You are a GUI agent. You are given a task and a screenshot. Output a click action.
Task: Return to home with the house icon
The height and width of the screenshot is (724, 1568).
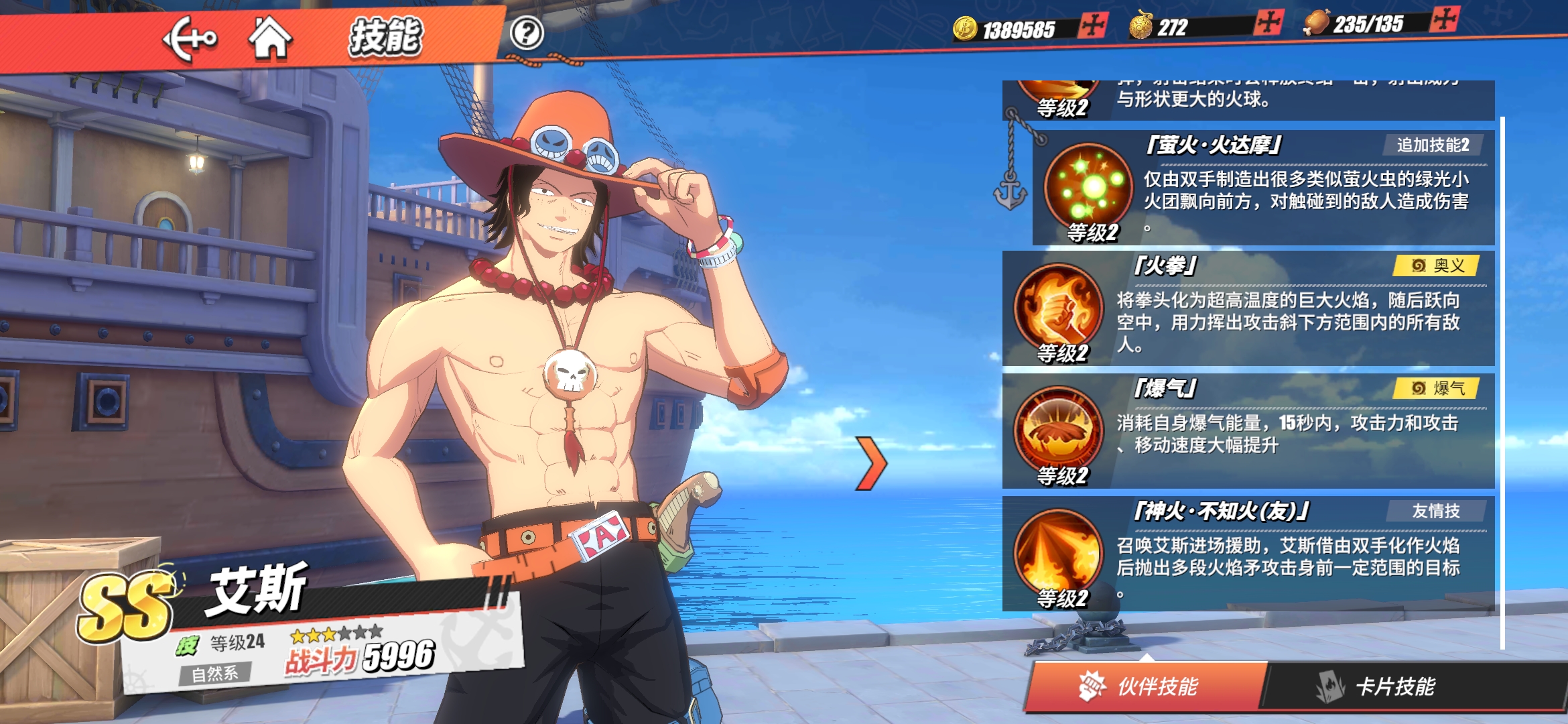coord(270,38)
